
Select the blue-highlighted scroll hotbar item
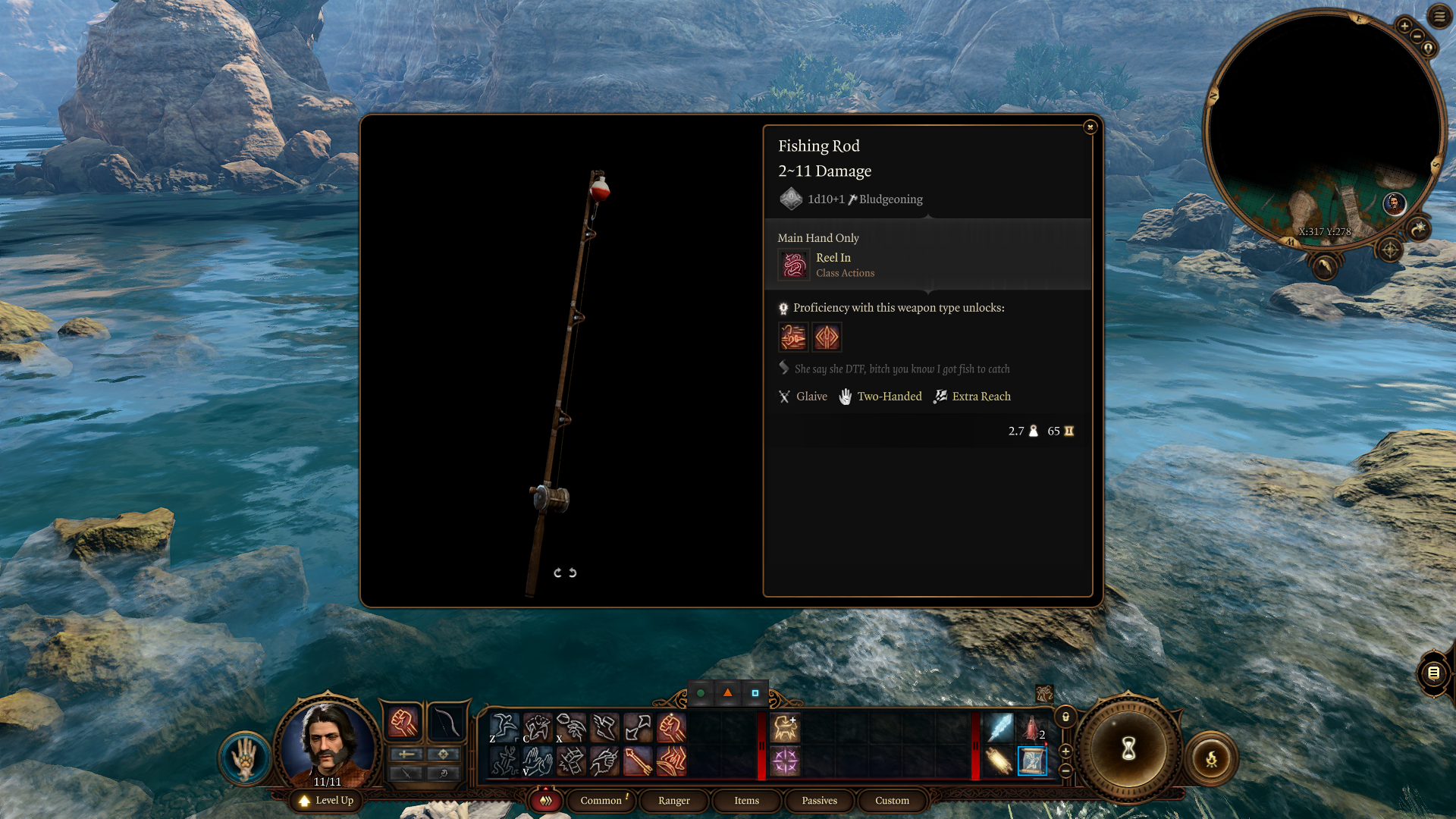coord(1032,761)
